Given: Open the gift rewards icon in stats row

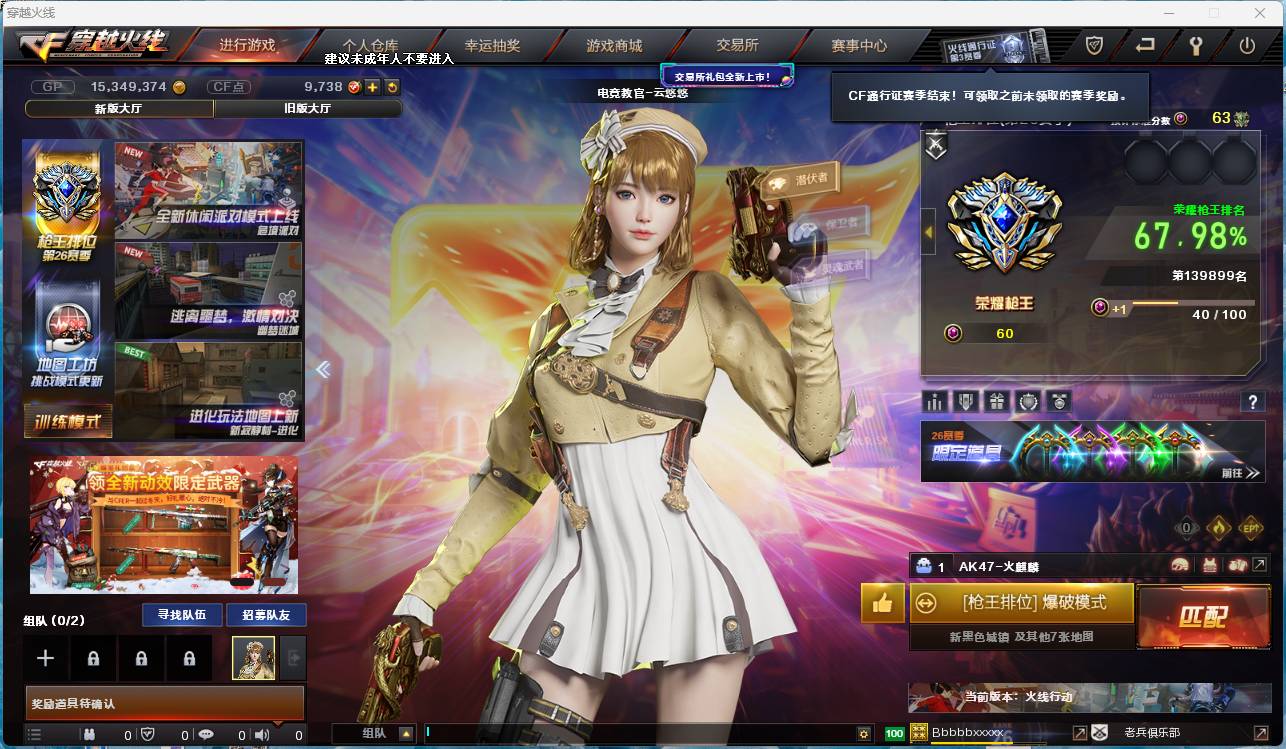Looking at the screenshot, I should (x=997, y=400).
